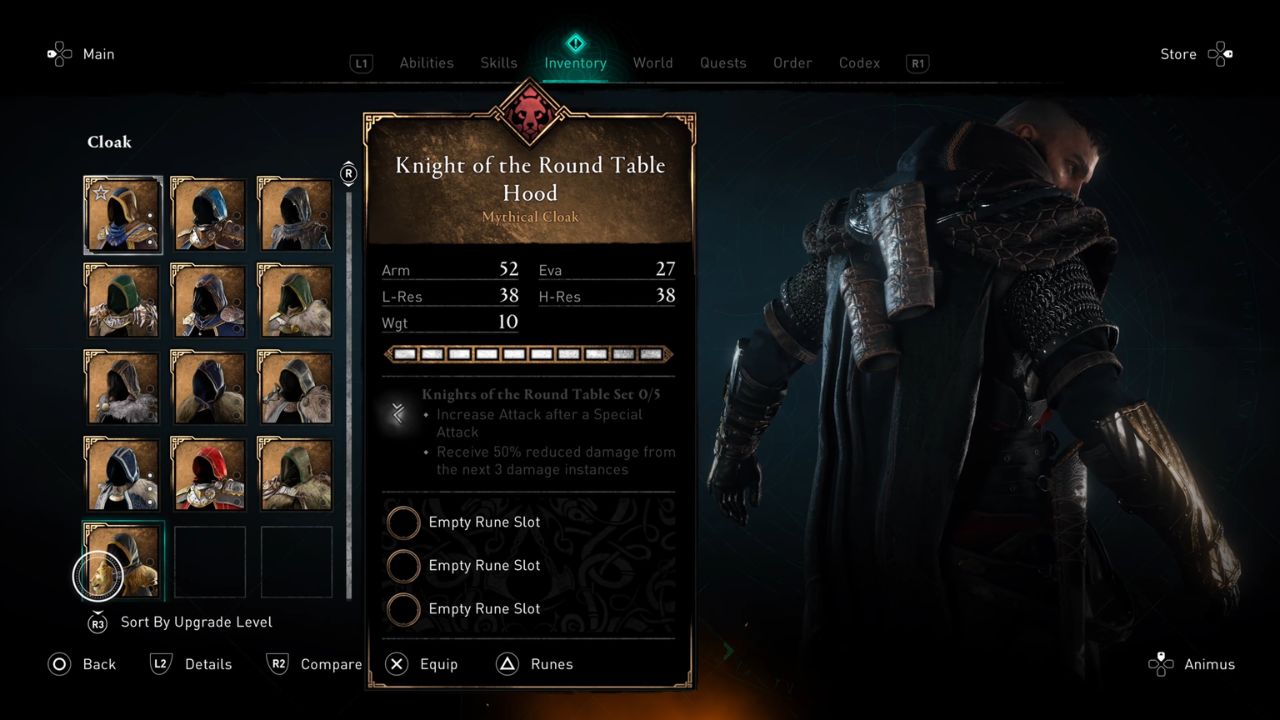Open Runes for this cloak
This screenshot has height=720, width=1280.
pos(510,664)
